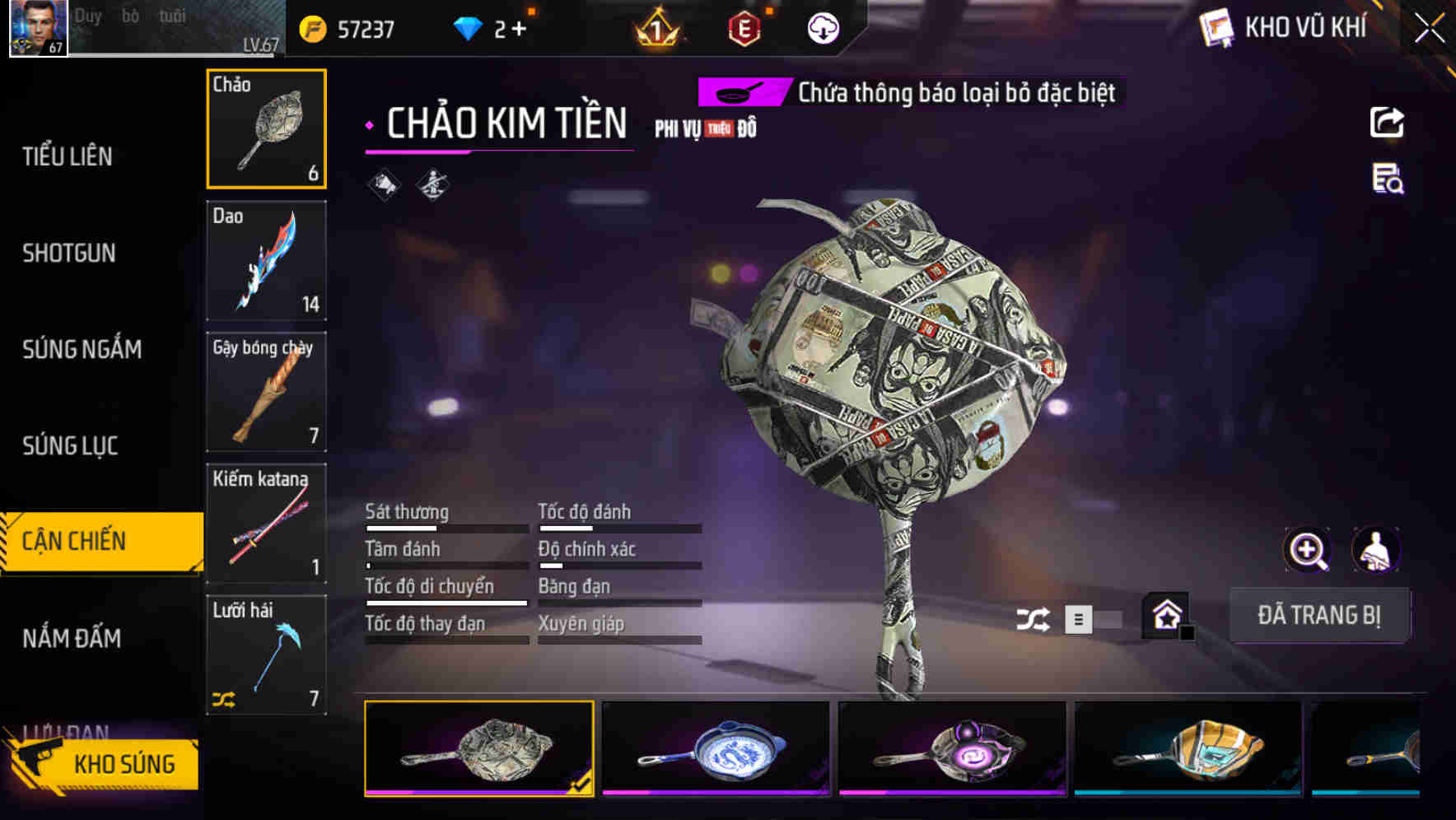Click the Đã Trang Bị button
This screenshot has height=820, width=1456.
pos(1318,615)
